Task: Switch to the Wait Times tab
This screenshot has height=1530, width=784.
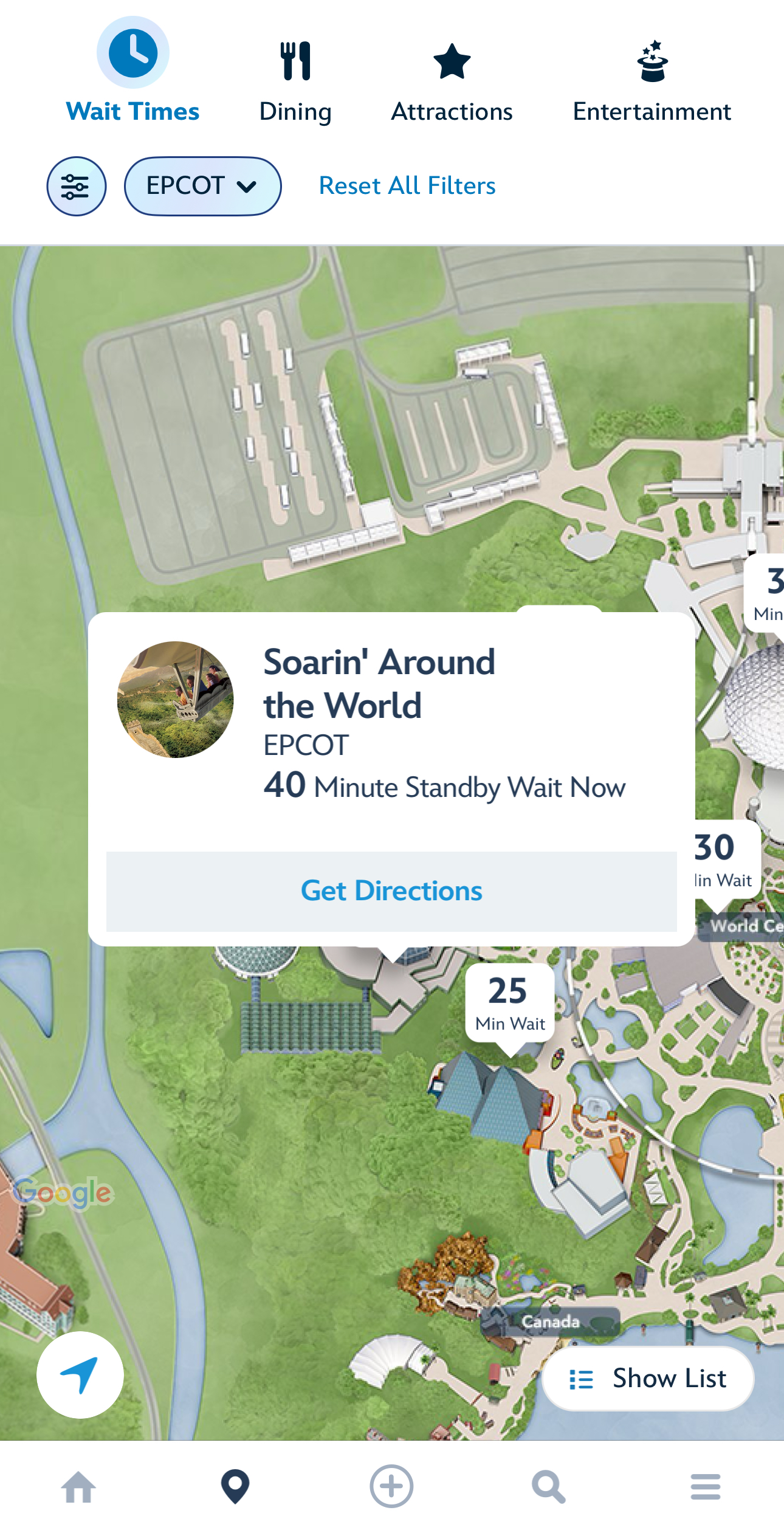Action: [132, 73]
